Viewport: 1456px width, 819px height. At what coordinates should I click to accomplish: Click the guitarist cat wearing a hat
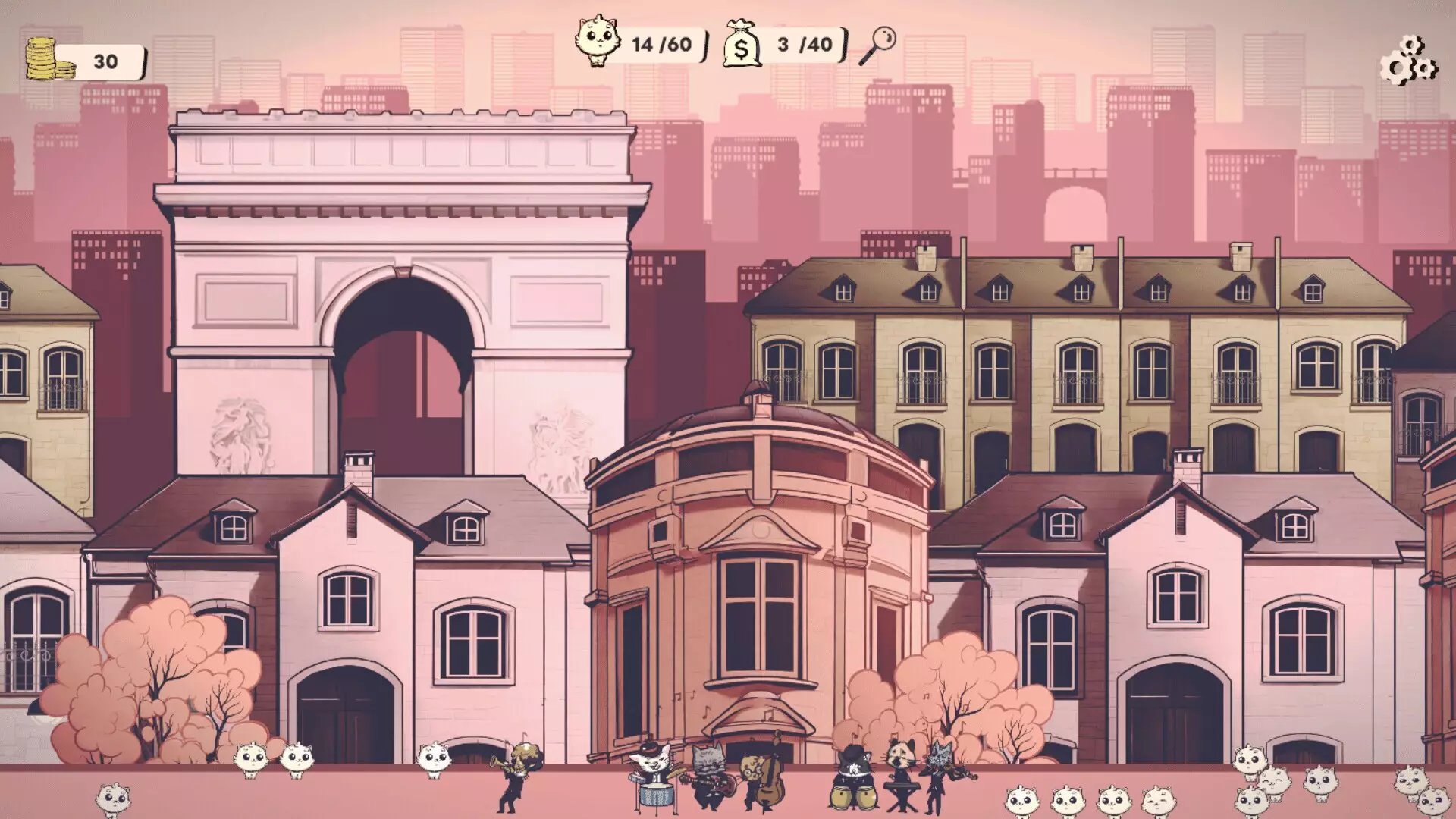coord(708,765)
